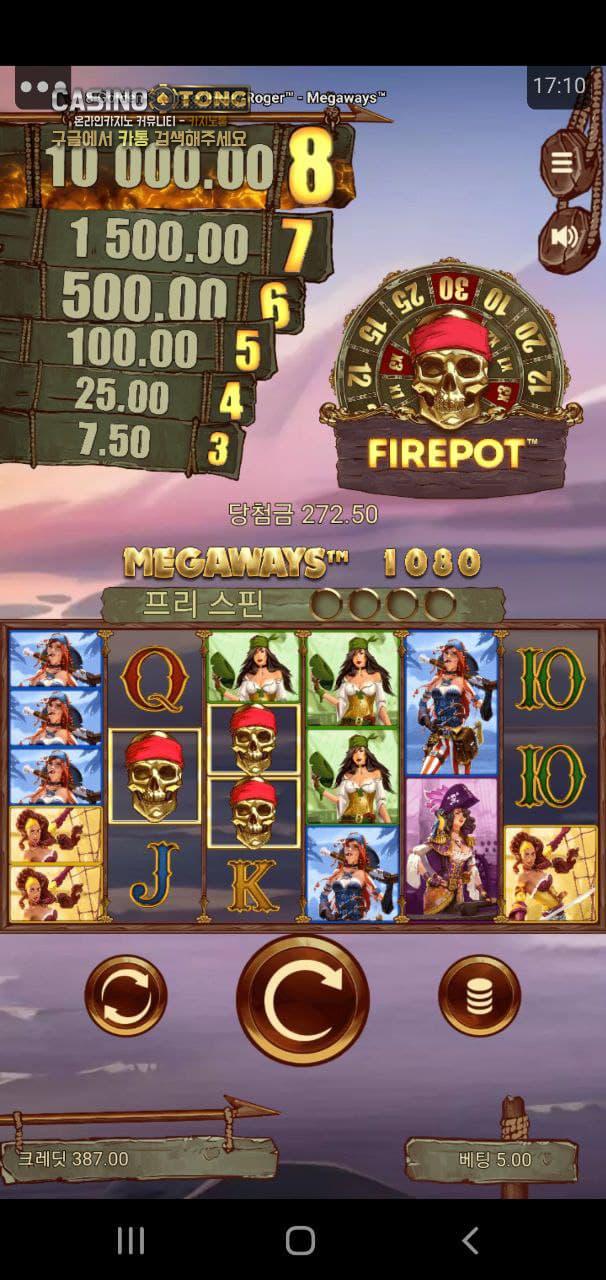606x1280 pixels.
Task: Tap the Android home button
Action: point(301,1241)
